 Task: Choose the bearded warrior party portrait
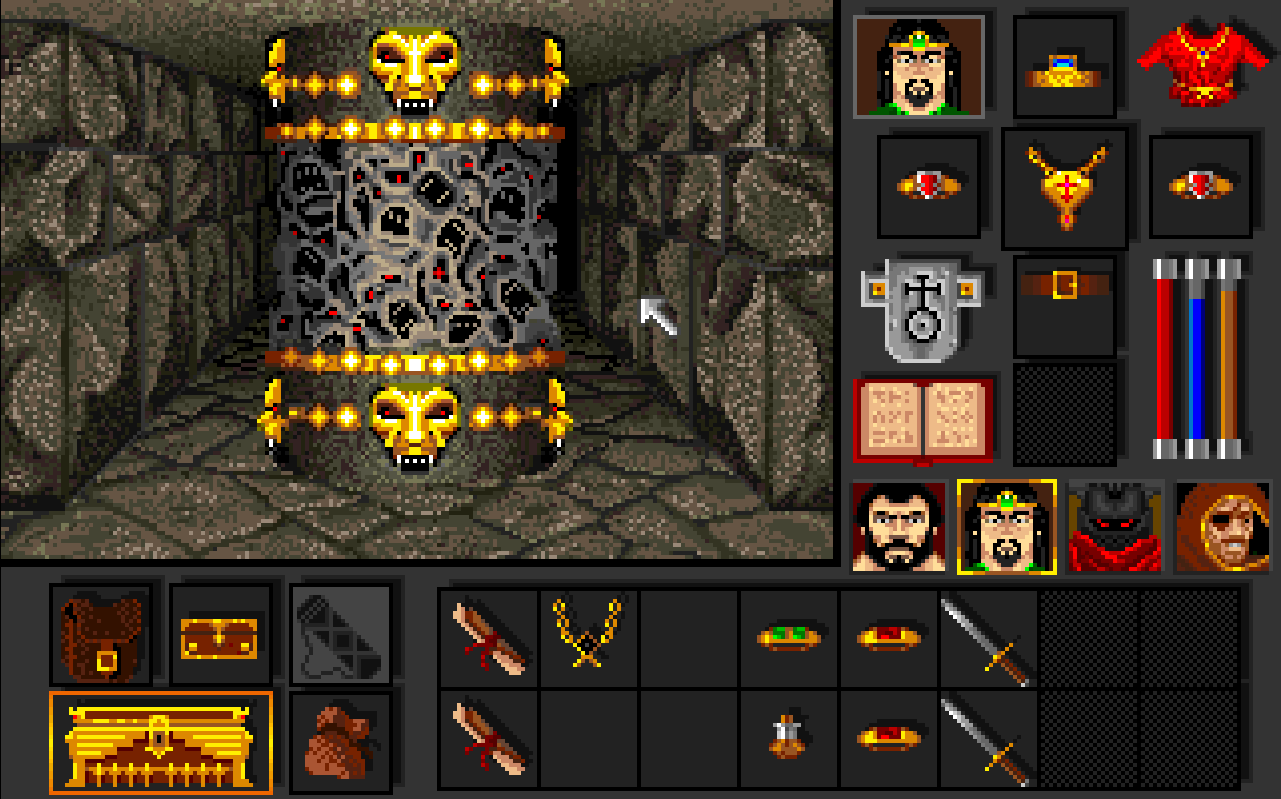point(899,528)
